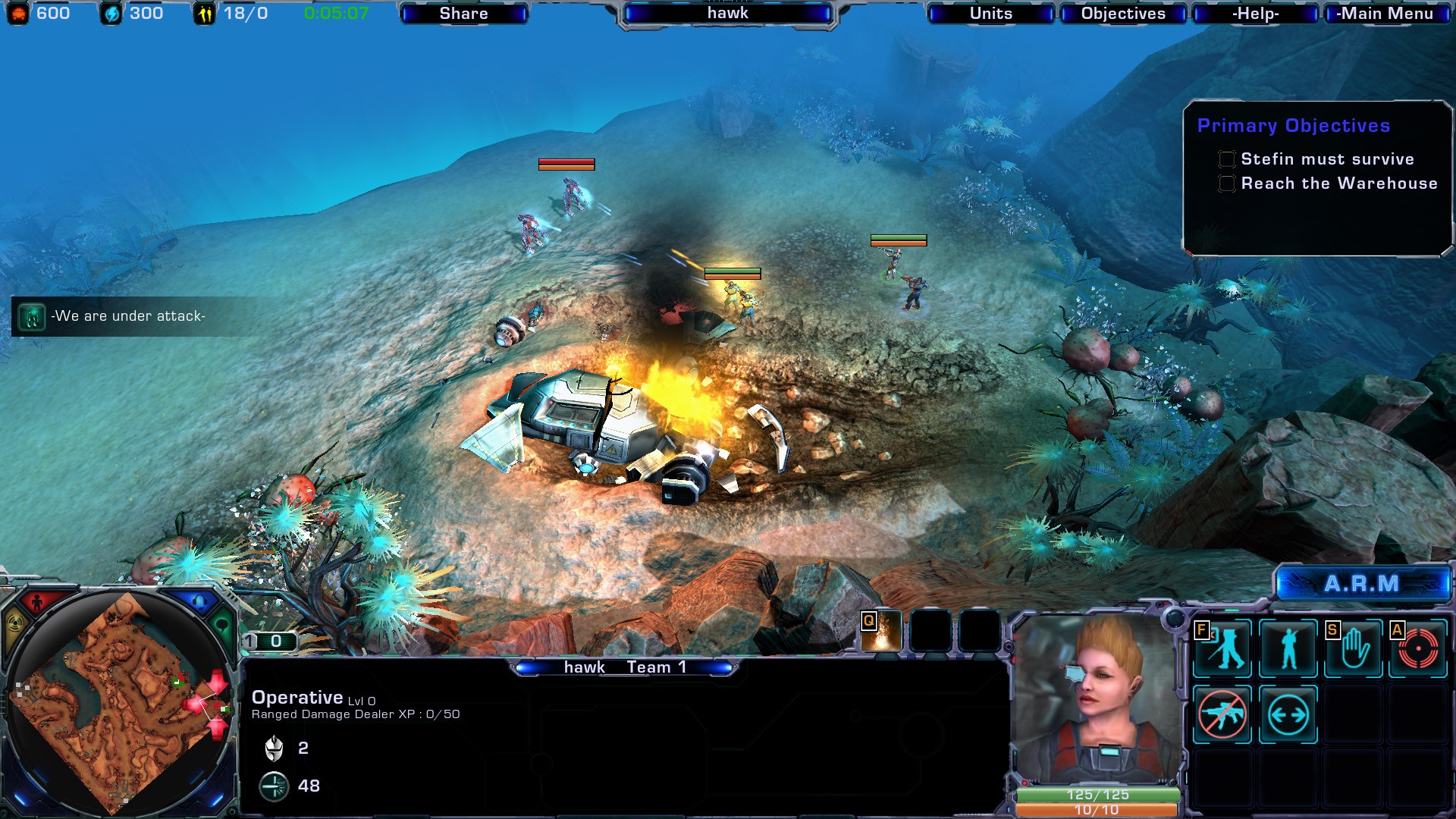
Task: Open the Units menu
Action: click(x=990, y=13)
